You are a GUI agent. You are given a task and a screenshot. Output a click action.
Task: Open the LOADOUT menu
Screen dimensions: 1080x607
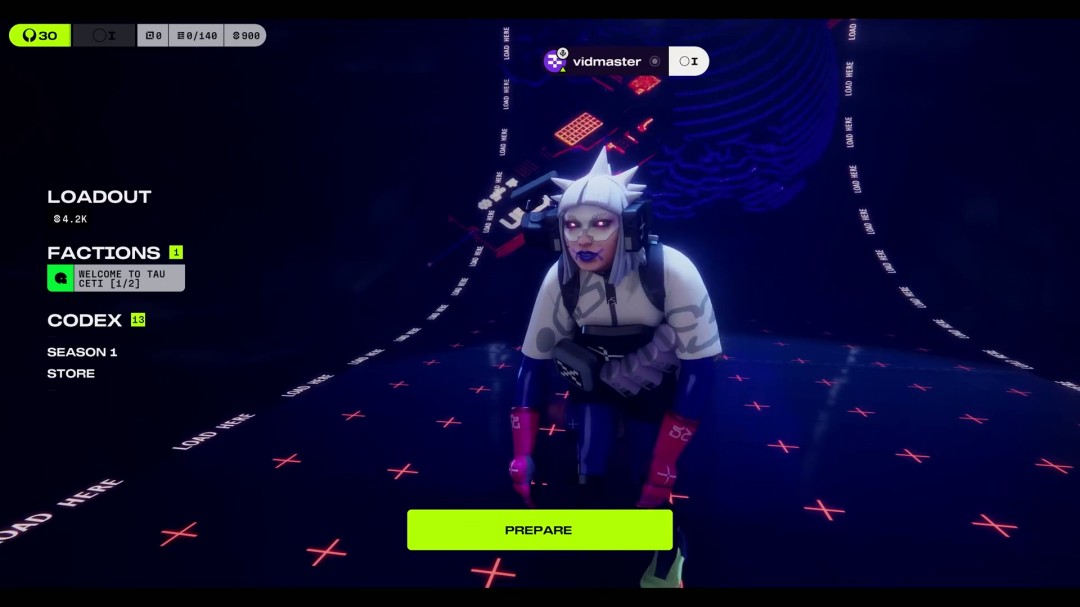tap(99, 197)
